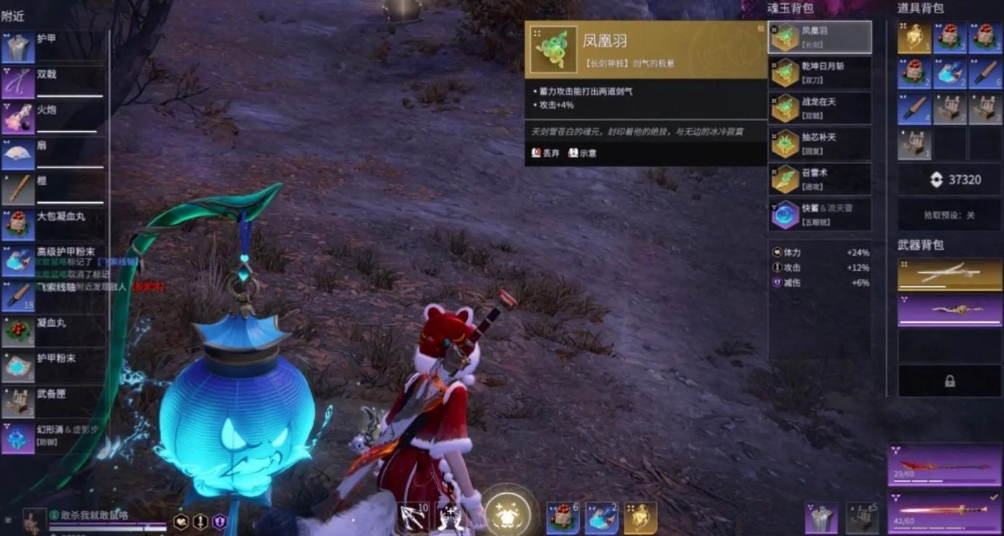This screenshot has height=536, width=1004.
Task: Select the 快蓄 & 流光雷 soul jade
Action: coord(819,214)
